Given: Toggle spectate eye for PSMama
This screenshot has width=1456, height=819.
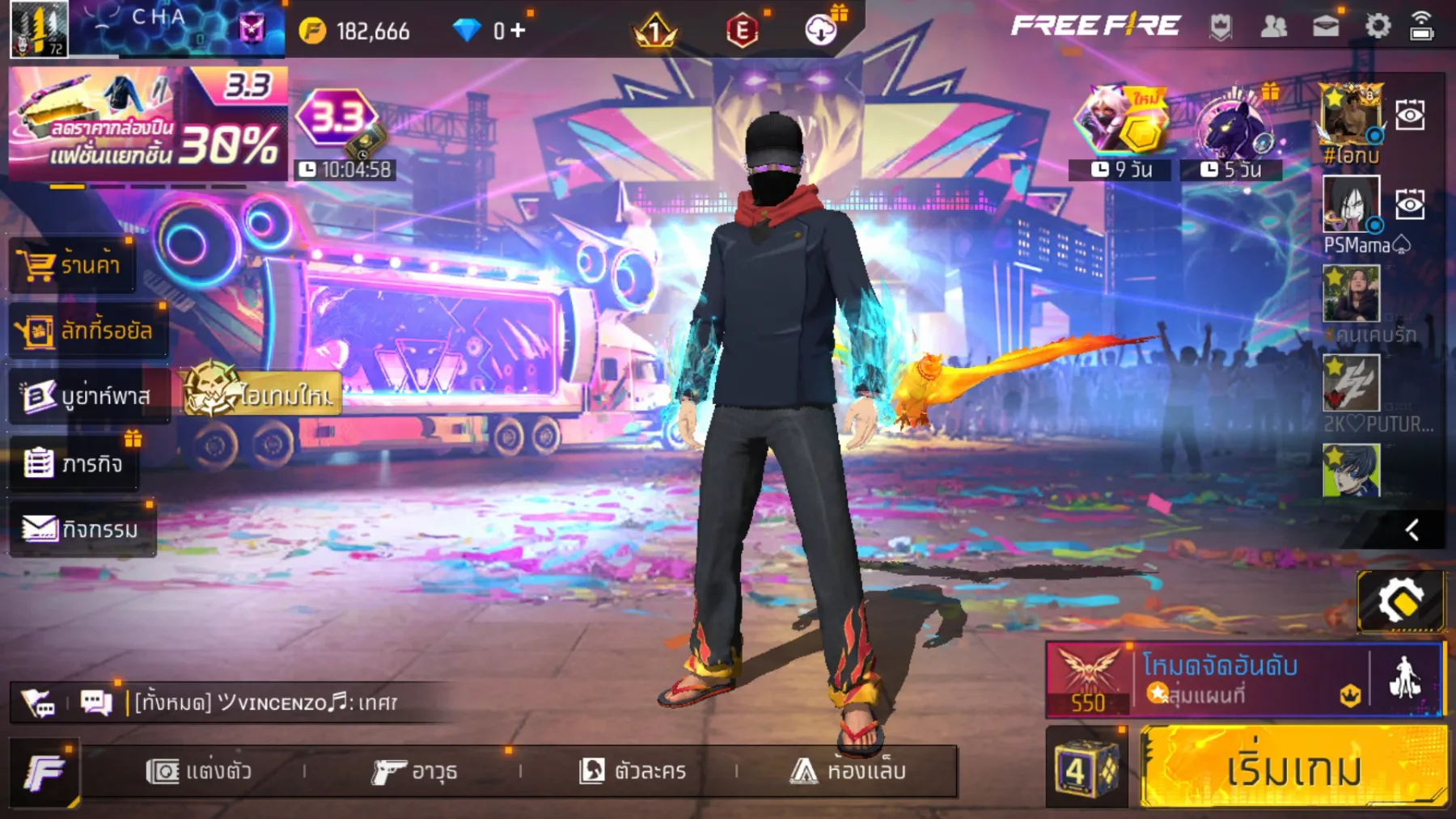Looking at the screenshot, I should 1412,205.
